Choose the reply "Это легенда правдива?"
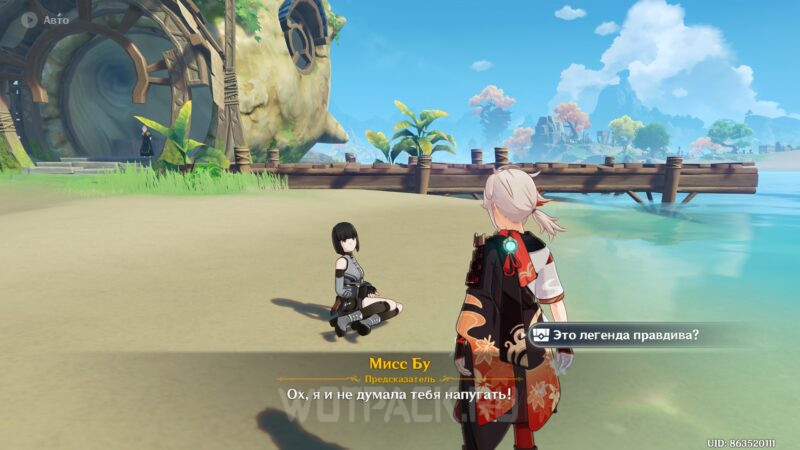 point(627,334)
